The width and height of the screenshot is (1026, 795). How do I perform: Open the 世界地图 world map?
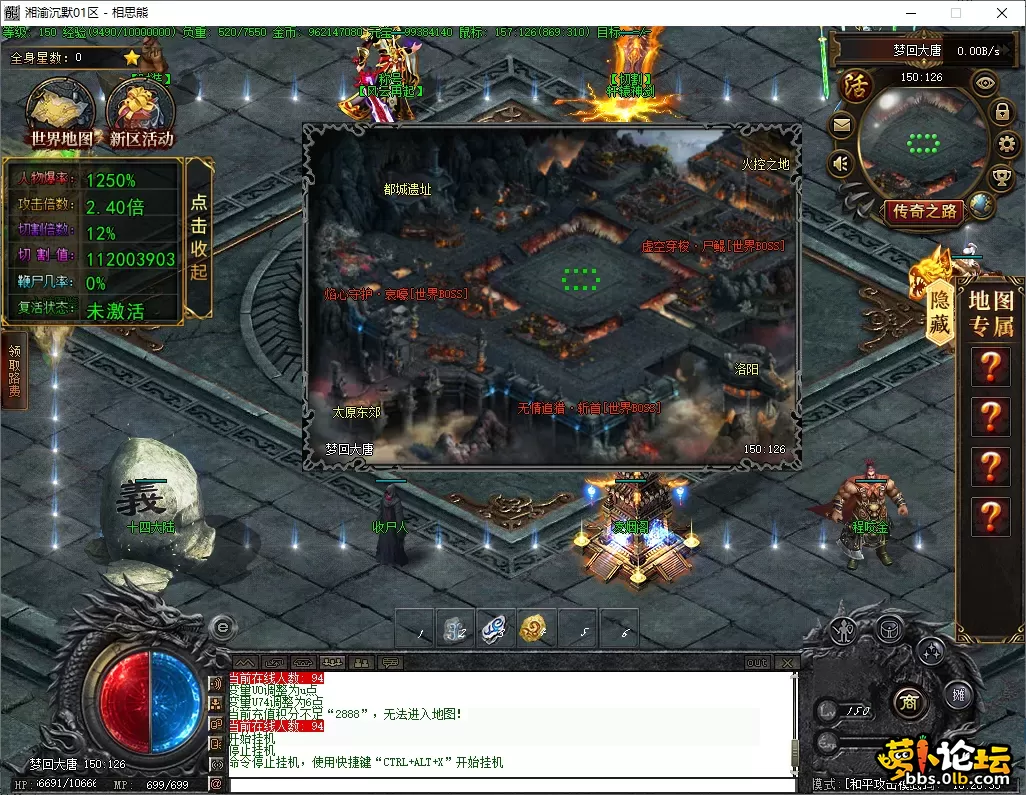click(x=61, y=112)
